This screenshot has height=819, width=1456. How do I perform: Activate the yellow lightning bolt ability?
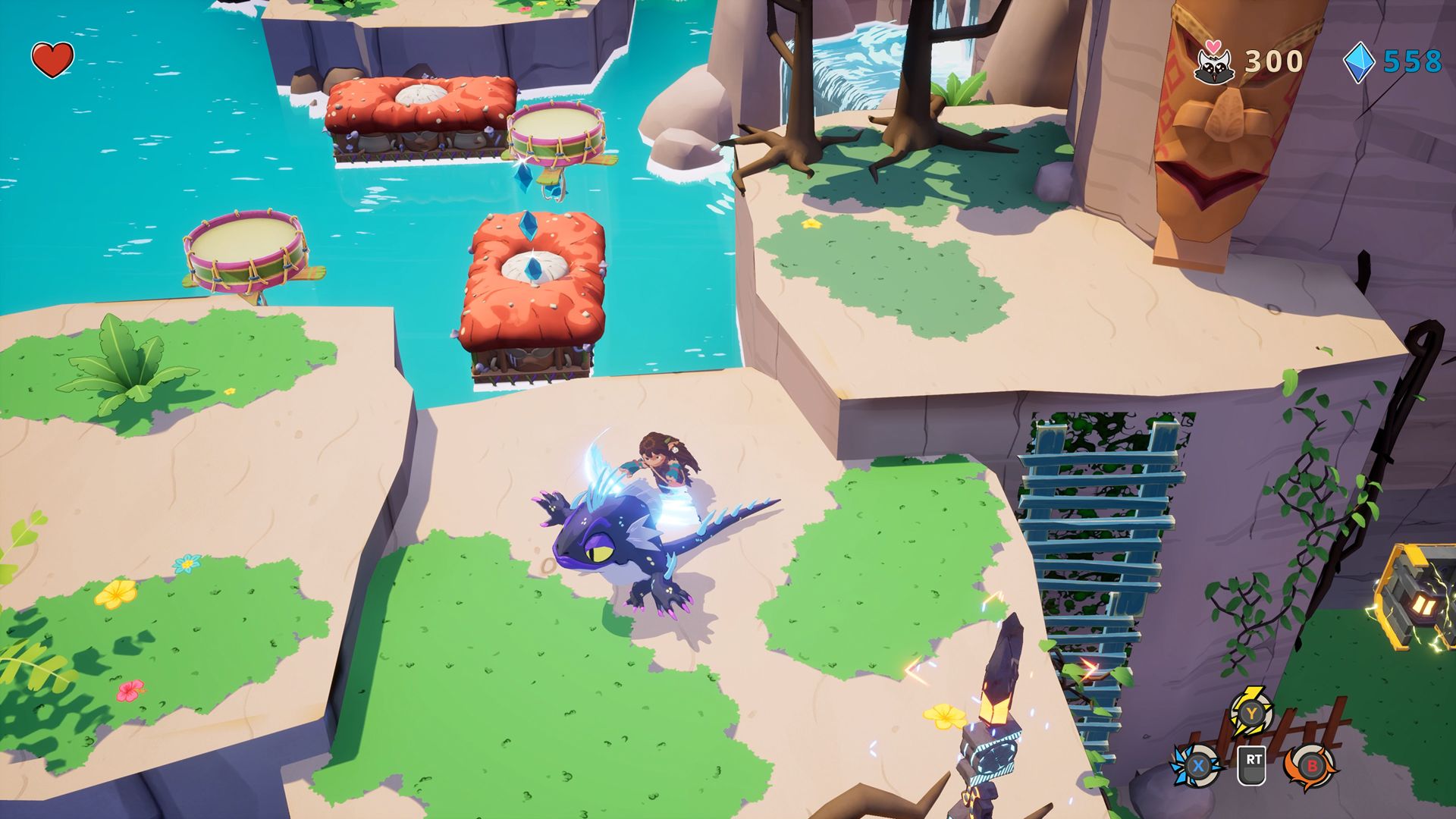(x=1250, y=713)
